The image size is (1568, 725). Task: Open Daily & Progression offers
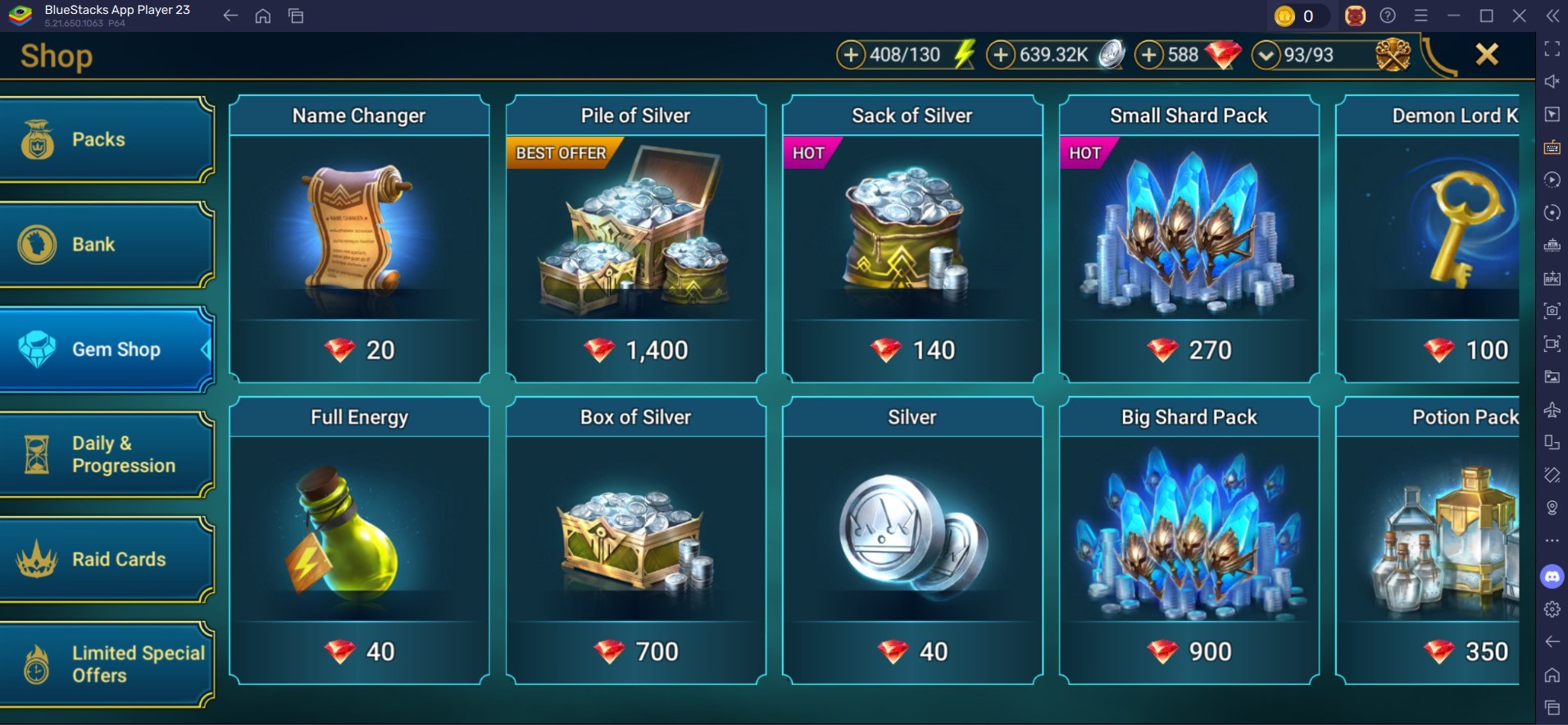[x=107, y=454]
